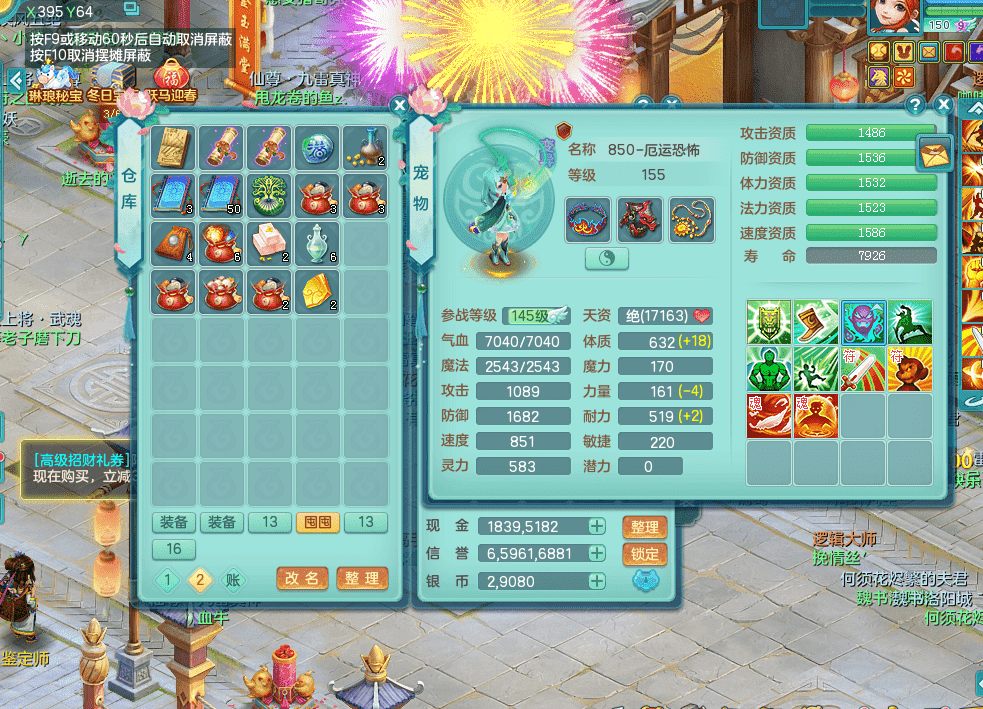
Task: Click the 锁定 lock button
Action: click(x=644, y=554)
